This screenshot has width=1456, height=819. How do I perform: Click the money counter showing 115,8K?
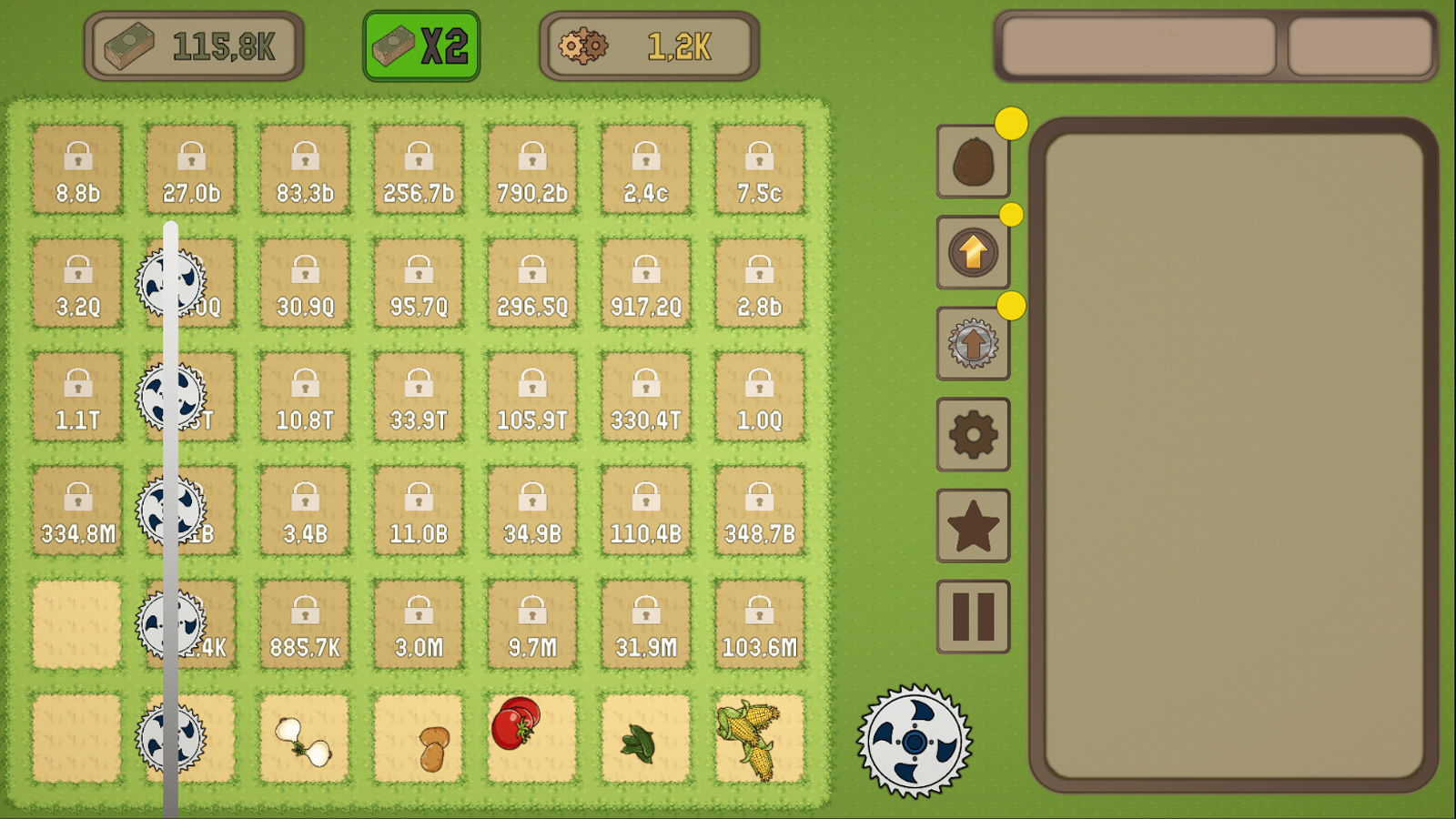click(x=194, y=44)
